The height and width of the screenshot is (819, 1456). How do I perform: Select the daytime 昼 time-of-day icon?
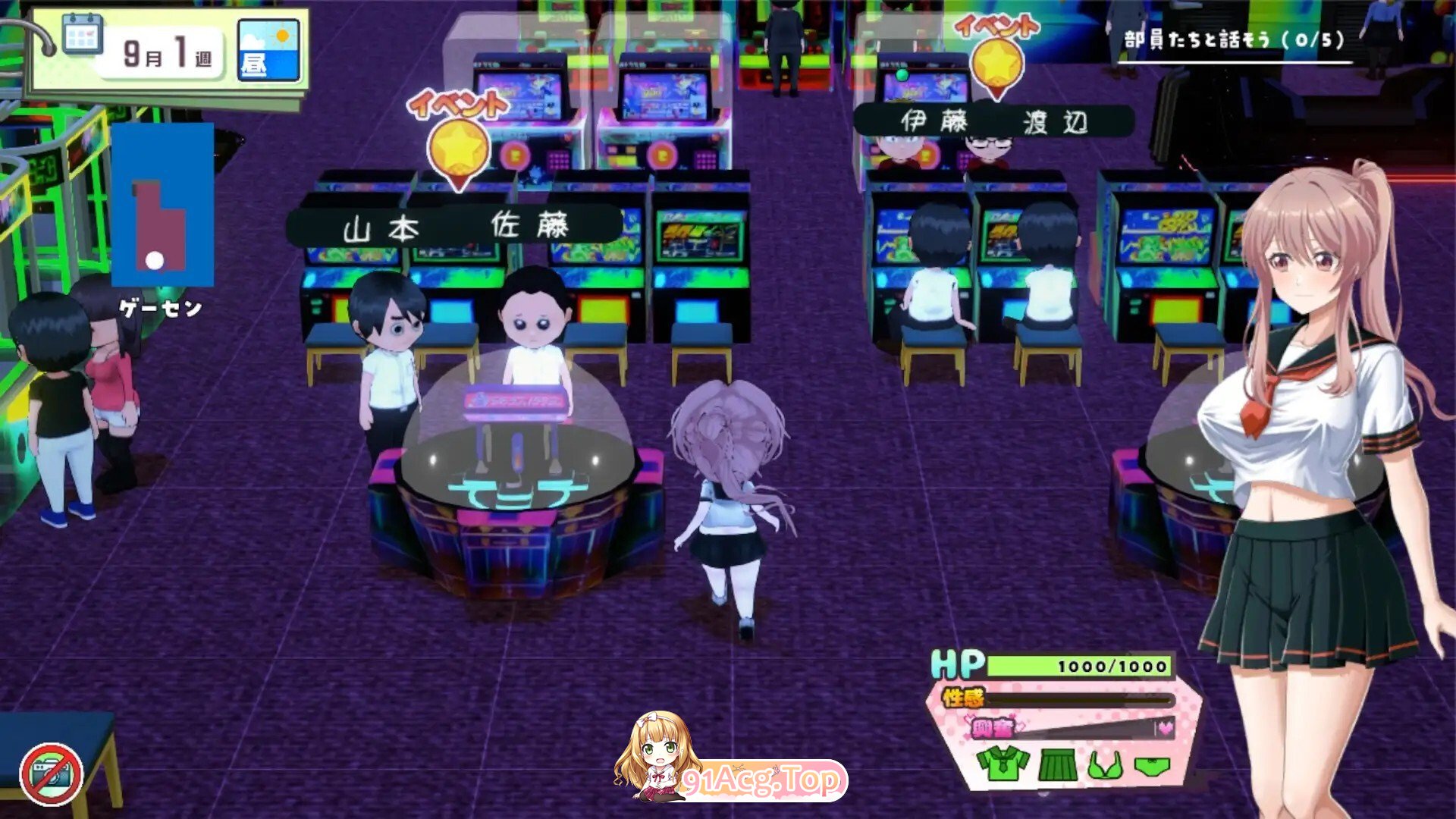coord(268,50)
